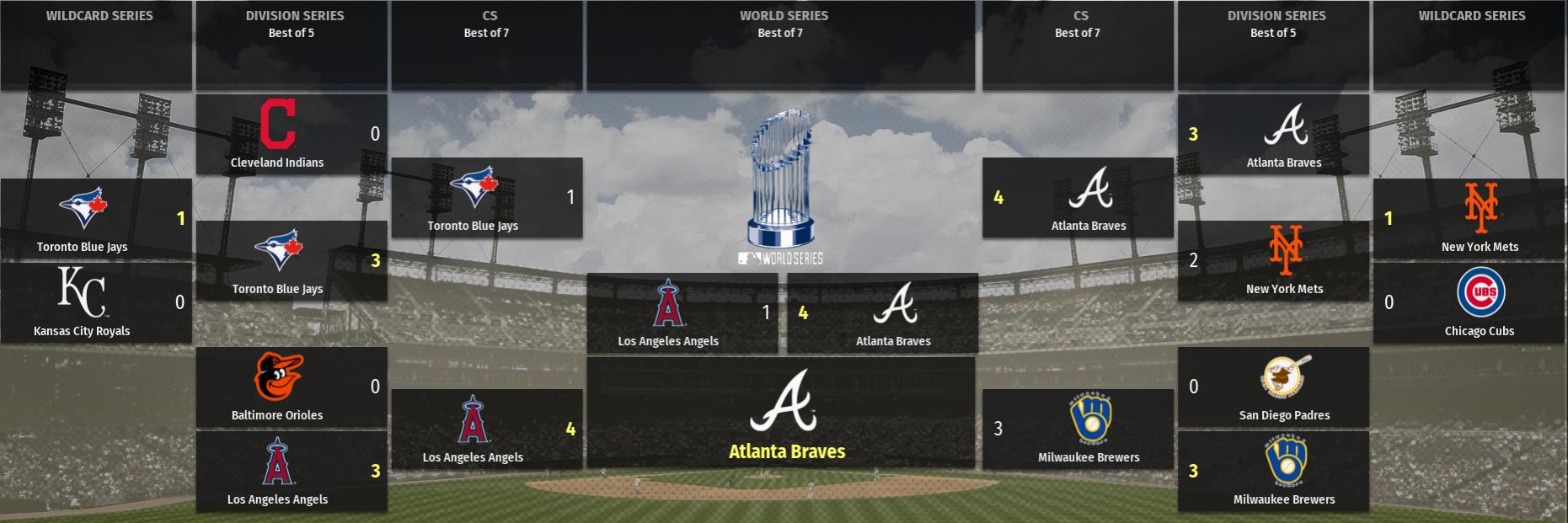Select the Milwaukee Brewers CS tile

point(1078,430)
